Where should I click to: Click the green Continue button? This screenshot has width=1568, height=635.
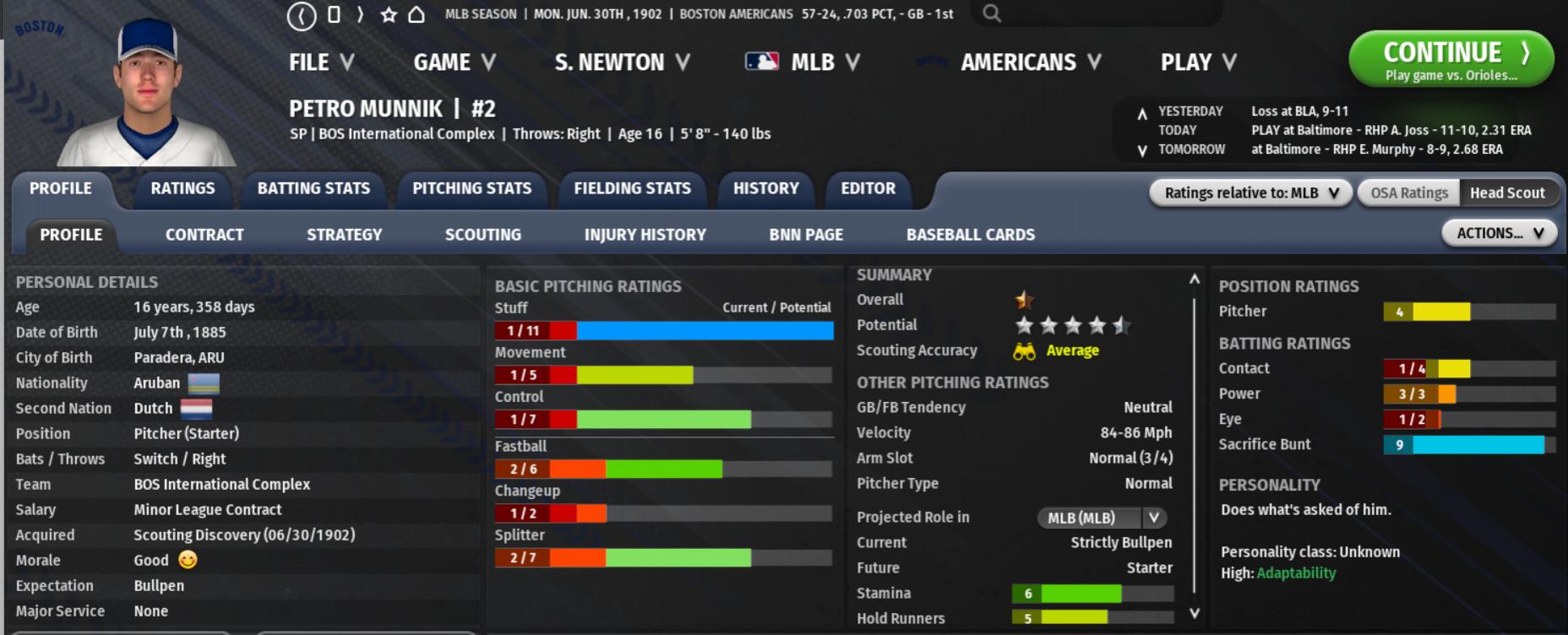(x=1451, y=59)
